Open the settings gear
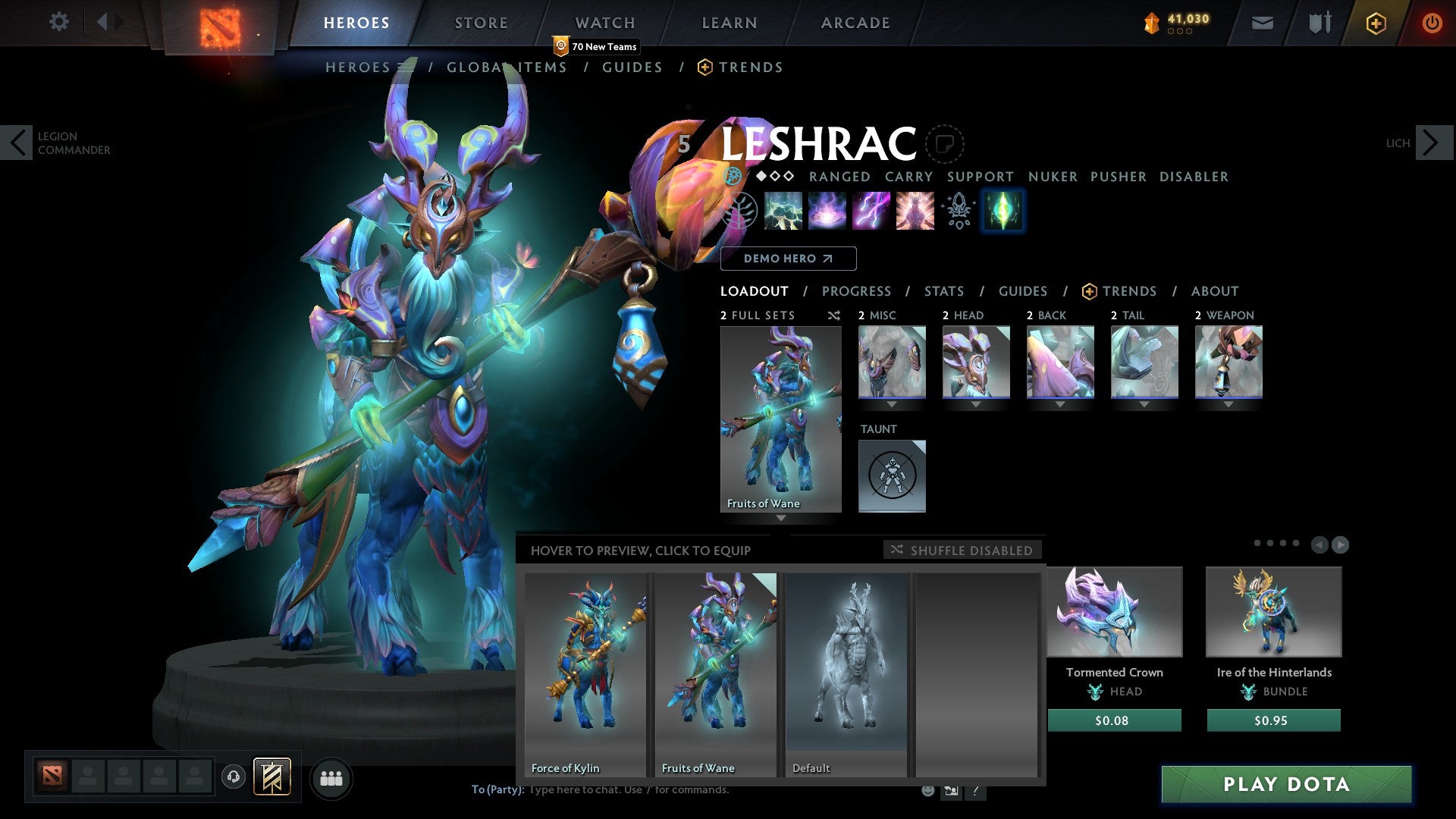The image size is (1456, 819). tap(59, 22)
